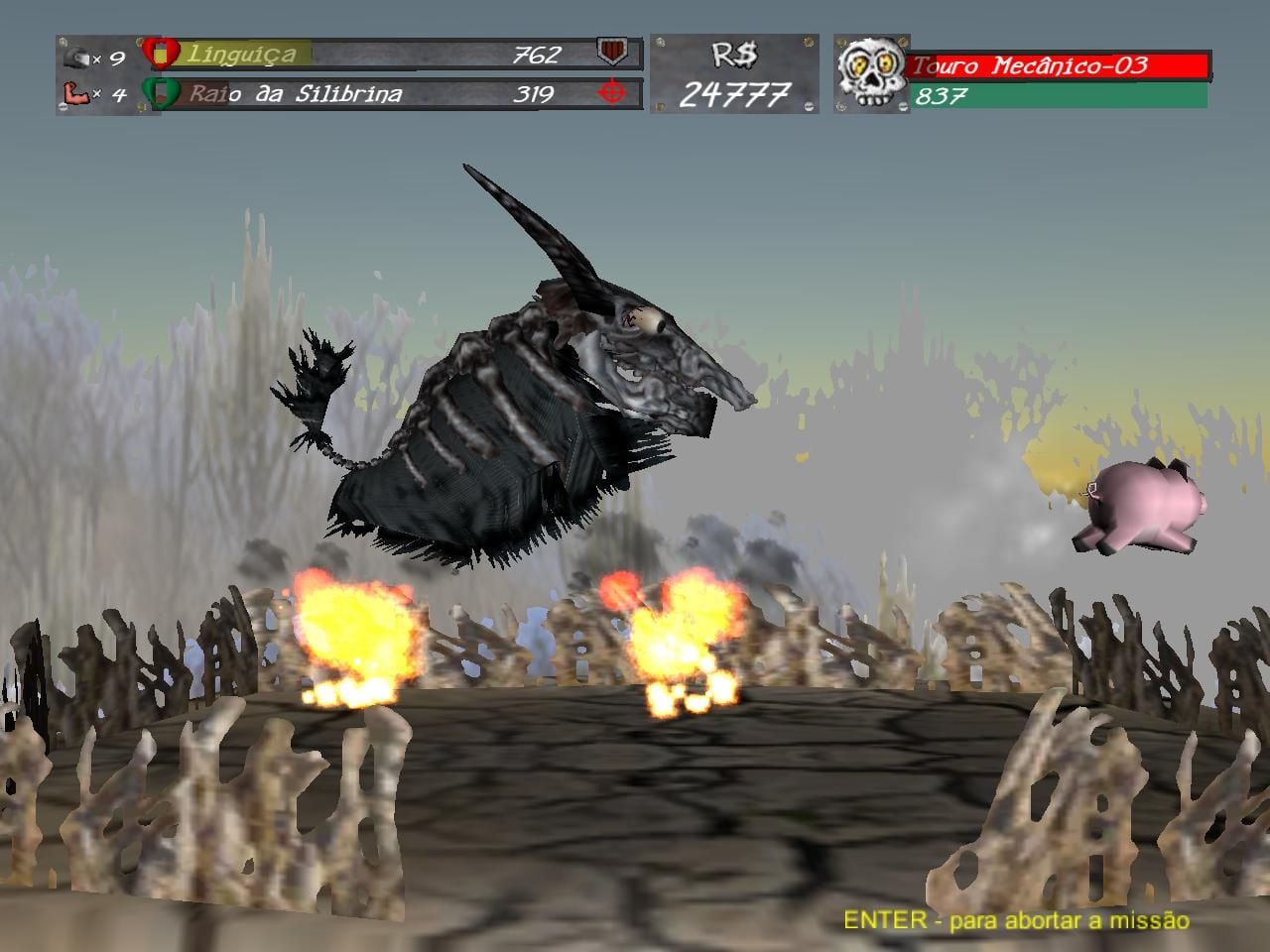Select Linguiça's highlighted name label
Viewport: 1270px width, 952px height.
coord(241,54)
